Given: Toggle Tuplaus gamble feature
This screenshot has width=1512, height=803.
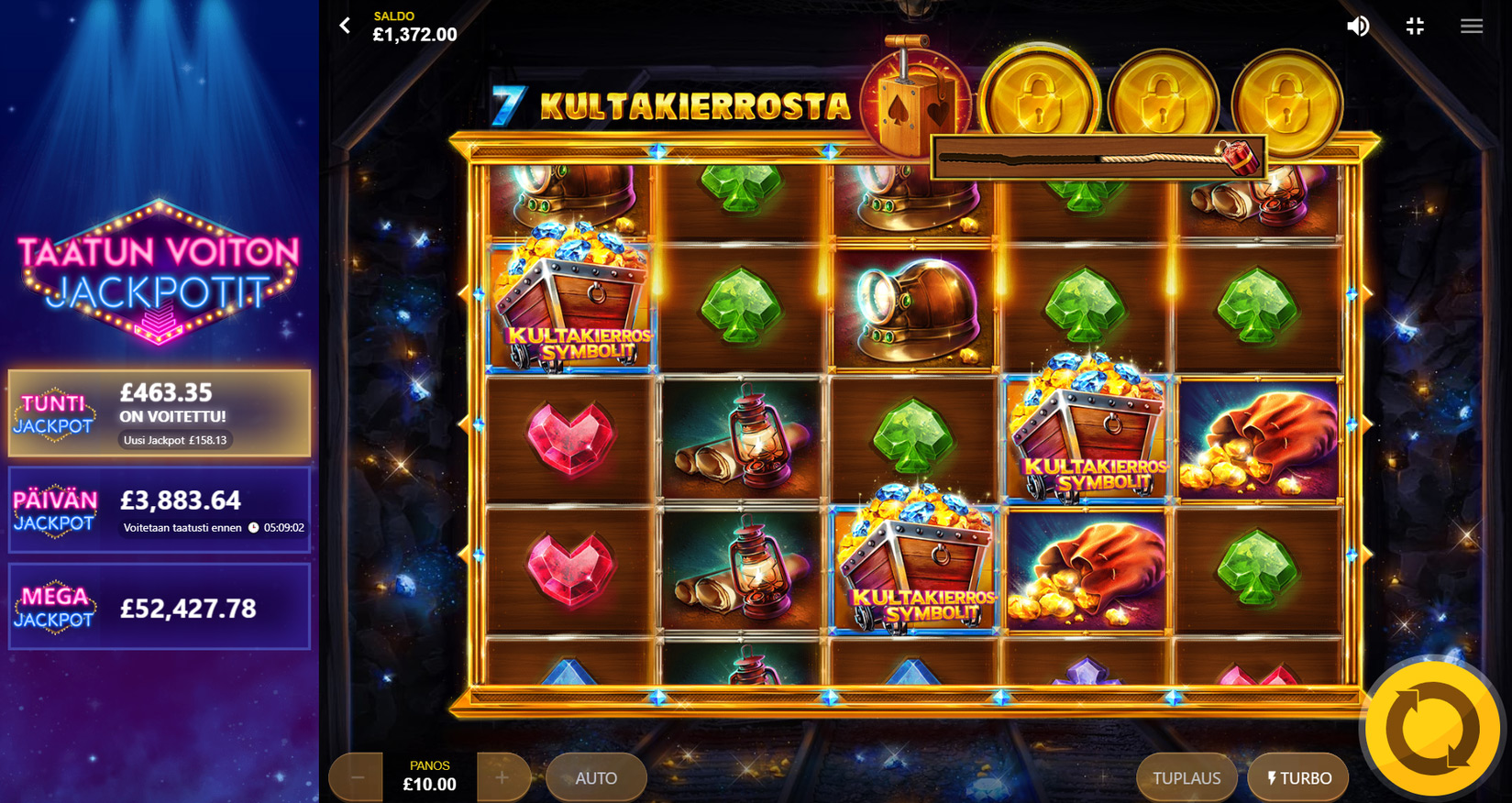Looking at the screenshot, I should click(1186, 777).
